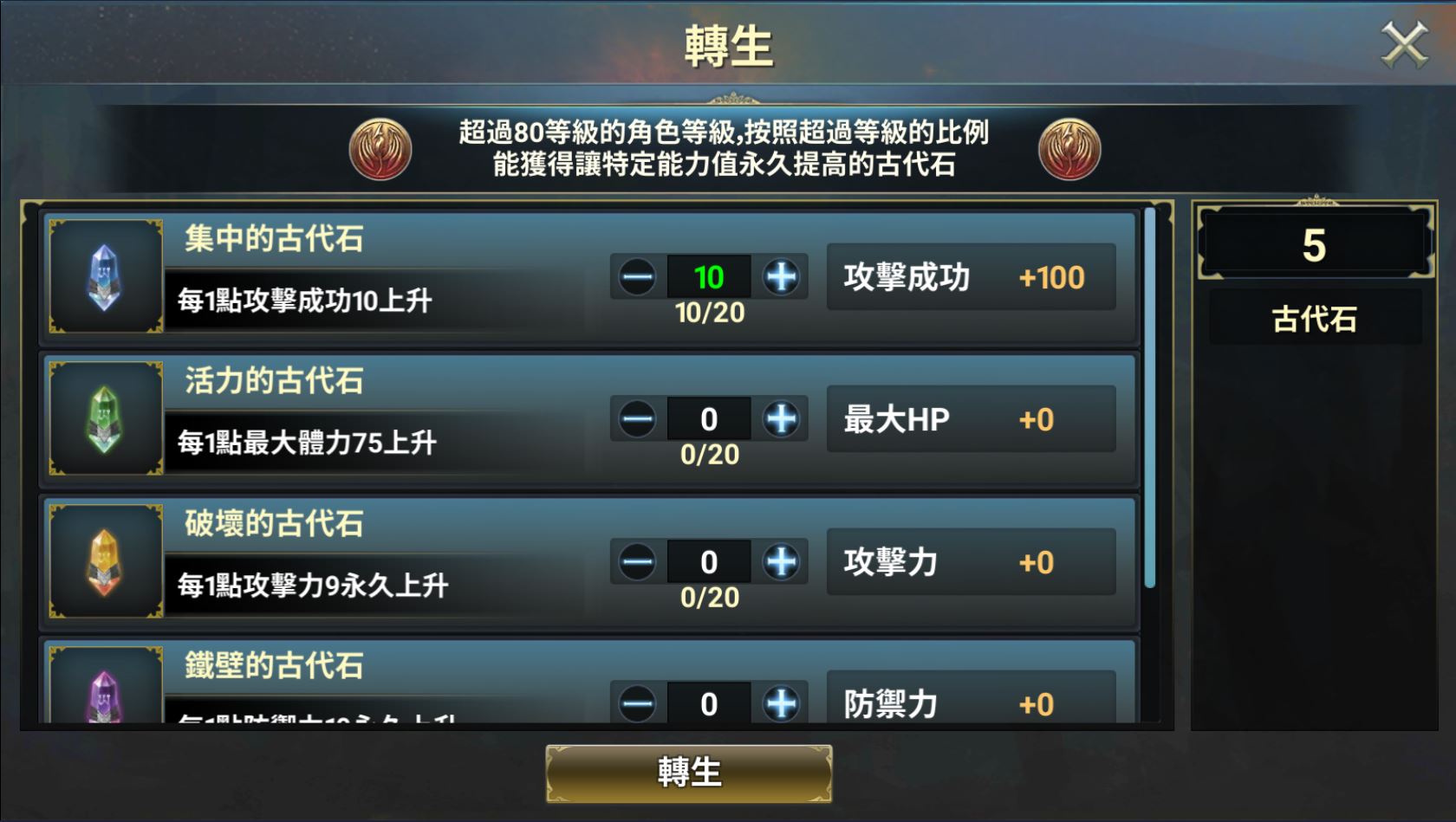
Task: Click the 10/20 allocation counter
Action: tap(708, 316)
